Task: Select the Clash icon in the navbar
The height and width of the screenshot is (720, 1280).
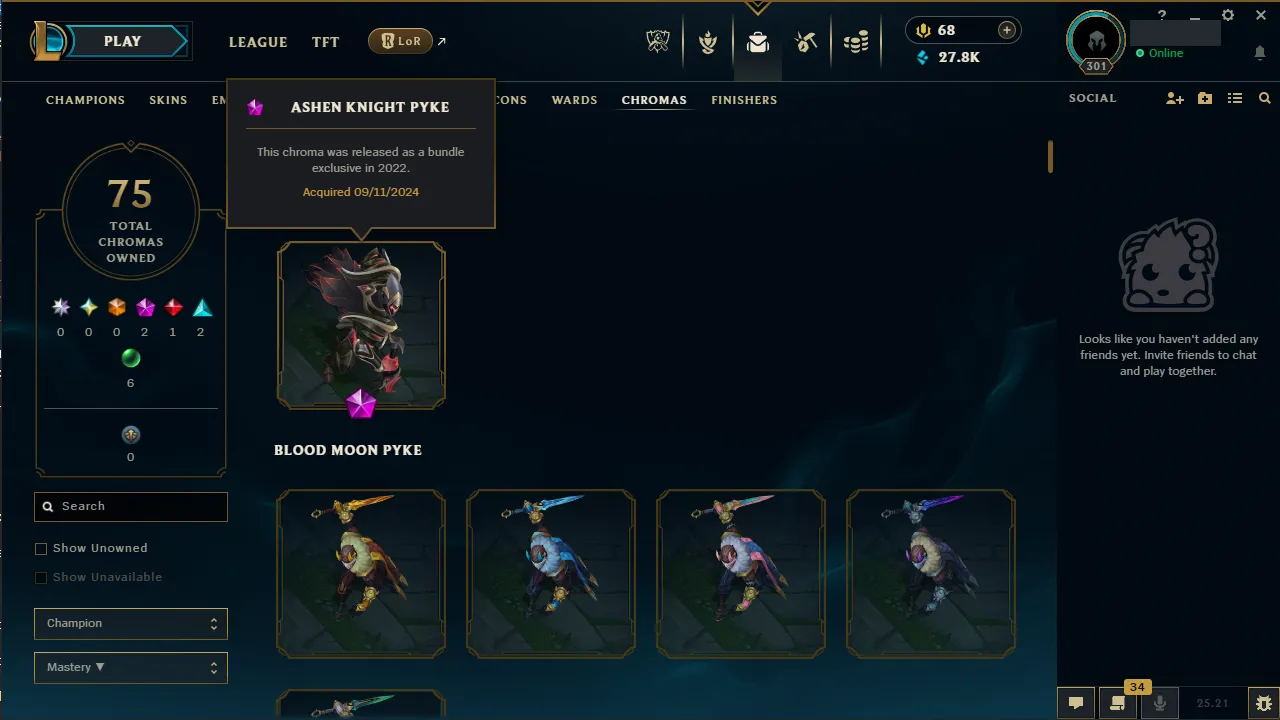Action: pyautogui.click(x=708, y=42)
